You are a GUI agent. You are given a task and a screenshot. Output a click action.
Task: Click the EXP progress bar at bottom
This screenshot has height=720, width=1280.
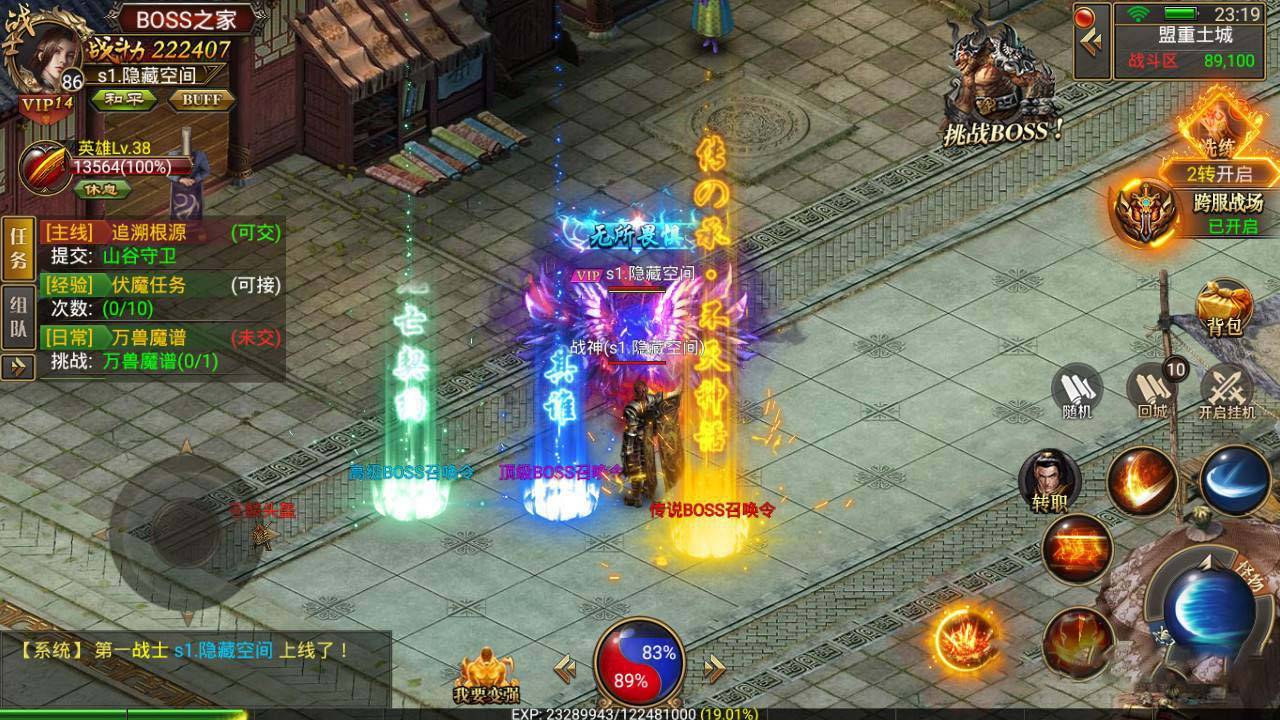[x=640, y=713]
